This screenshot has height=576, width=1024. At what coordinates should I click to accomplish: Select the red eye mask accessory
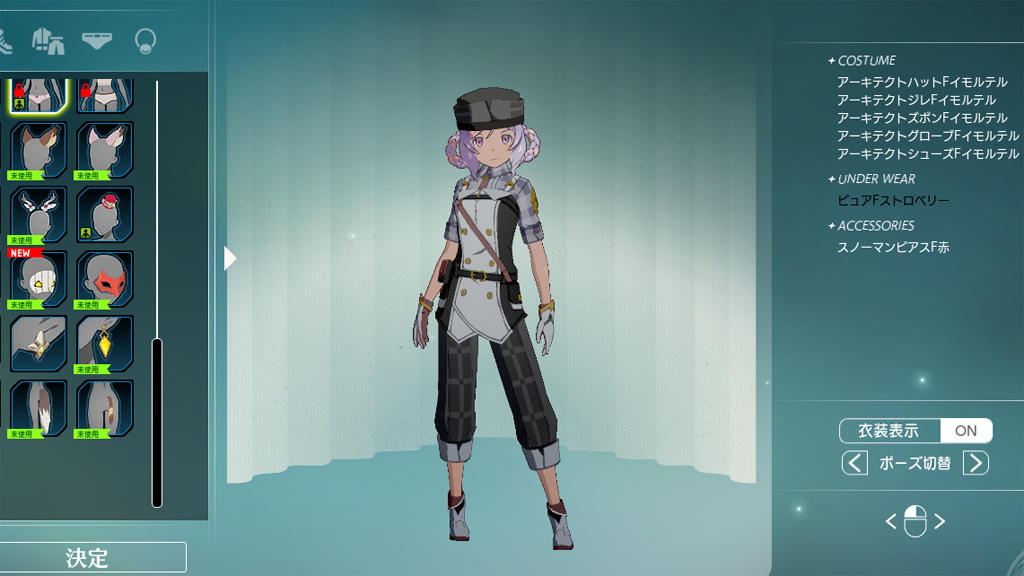click(105, 279)
